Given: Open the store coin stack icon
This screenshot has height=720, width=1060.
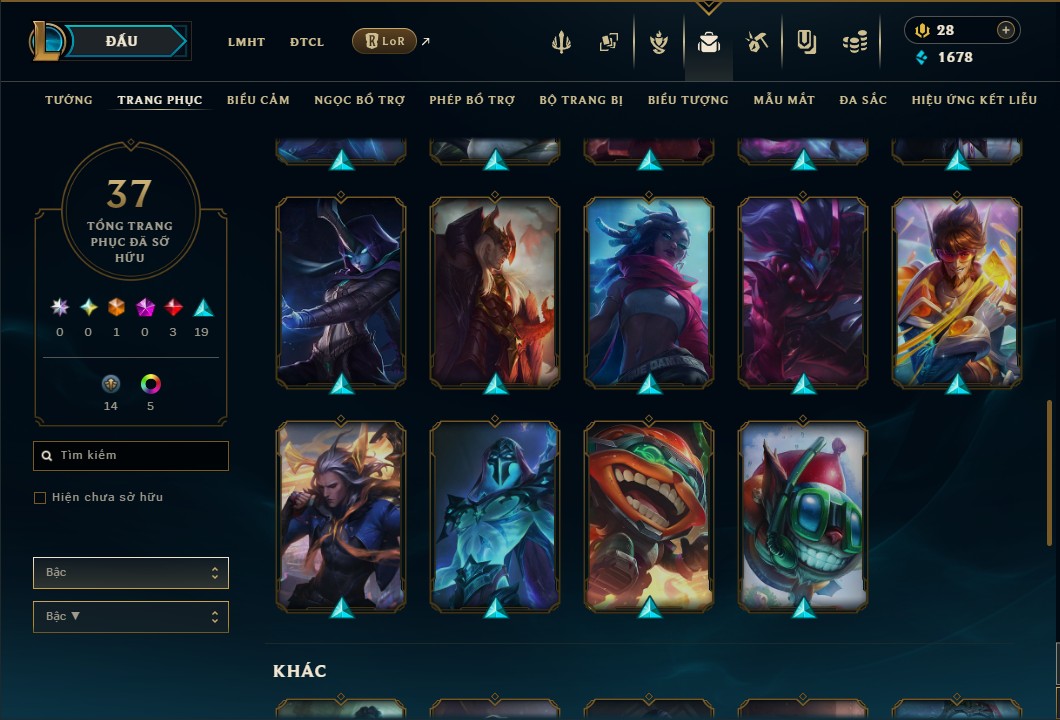Looking at the screenshot, I should pyautogui.click(x=854, y=42).
